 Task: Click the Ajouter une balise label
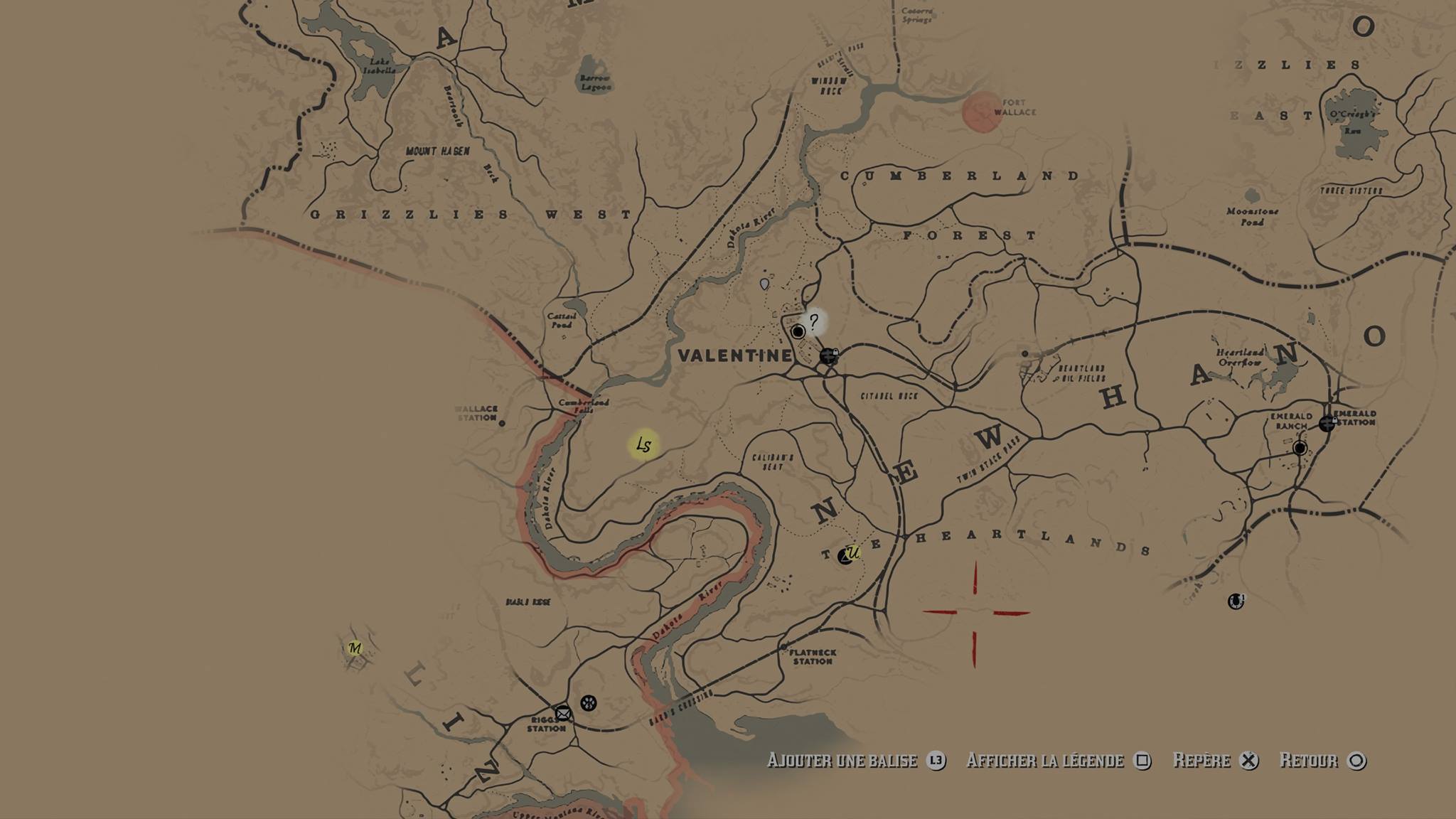pyautogui.click(x=842, y=761)
